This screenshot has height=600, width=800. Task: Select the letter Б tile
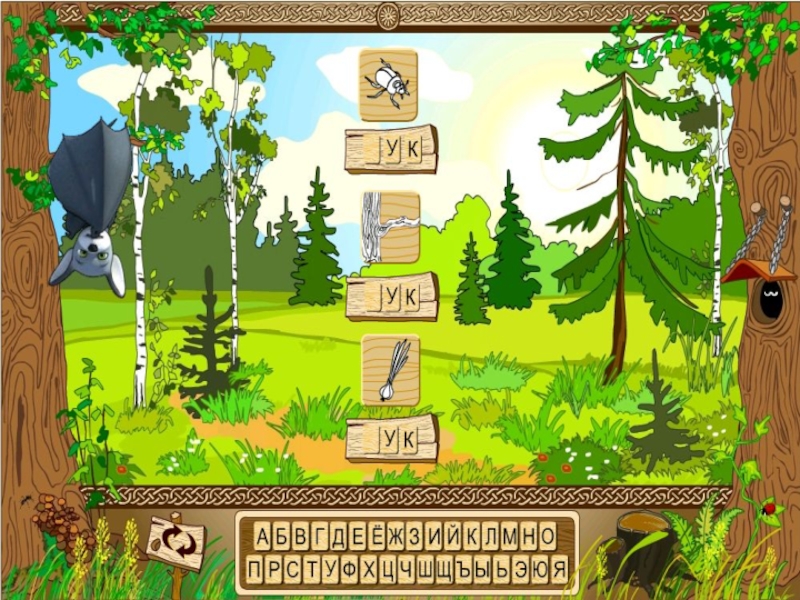click(x=283, y=536)
